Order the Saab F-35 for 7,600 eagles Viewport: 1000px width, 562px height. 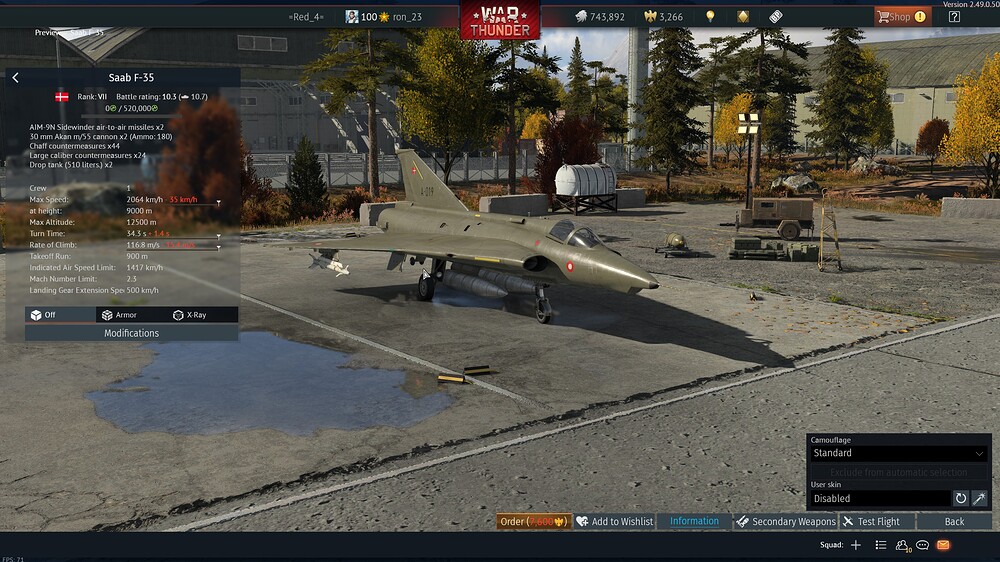pyautogui.click(x=534, y=521)
